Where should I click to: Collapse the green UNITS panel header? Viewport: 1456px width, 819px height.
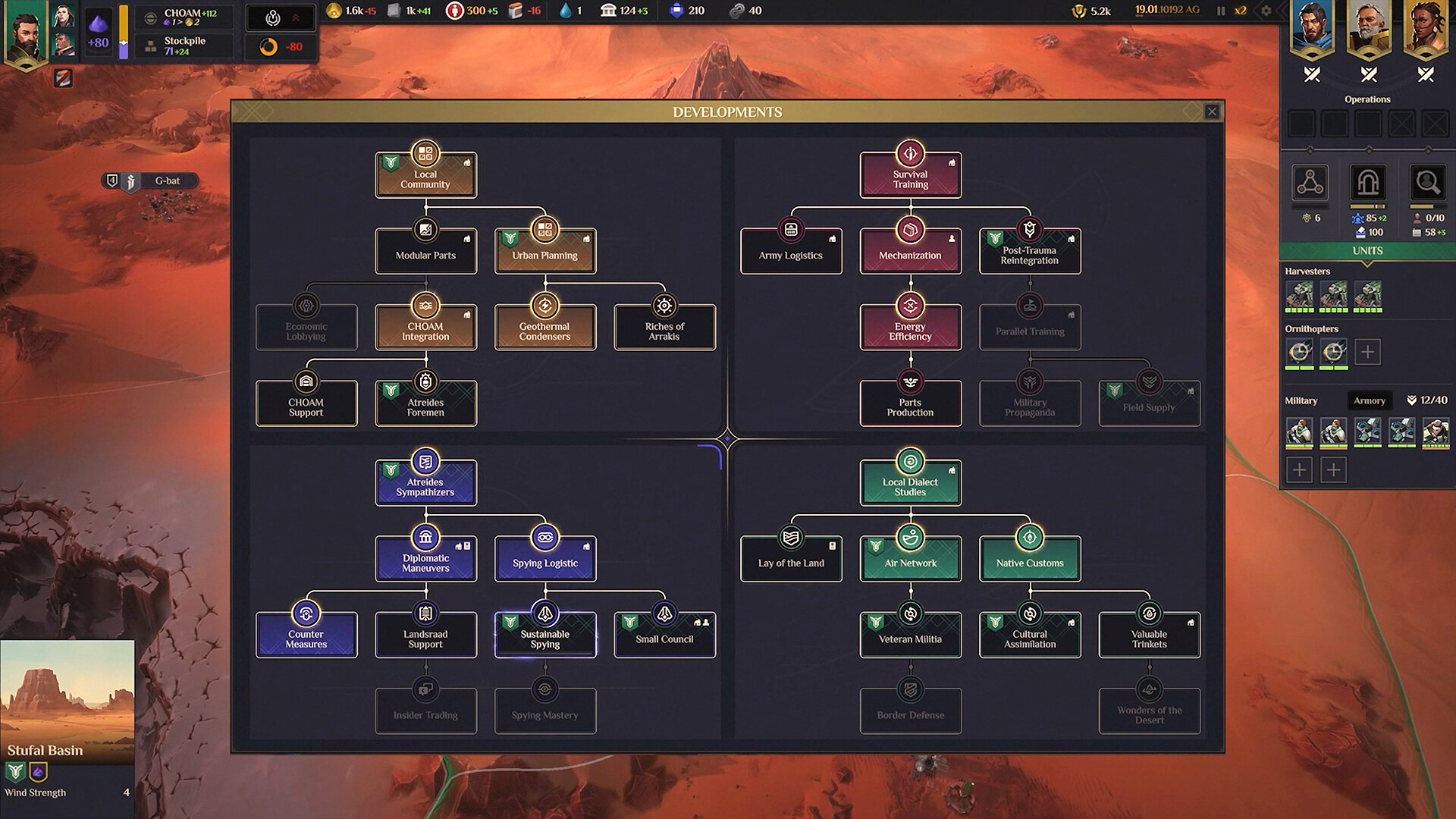tap(1367, 250)
